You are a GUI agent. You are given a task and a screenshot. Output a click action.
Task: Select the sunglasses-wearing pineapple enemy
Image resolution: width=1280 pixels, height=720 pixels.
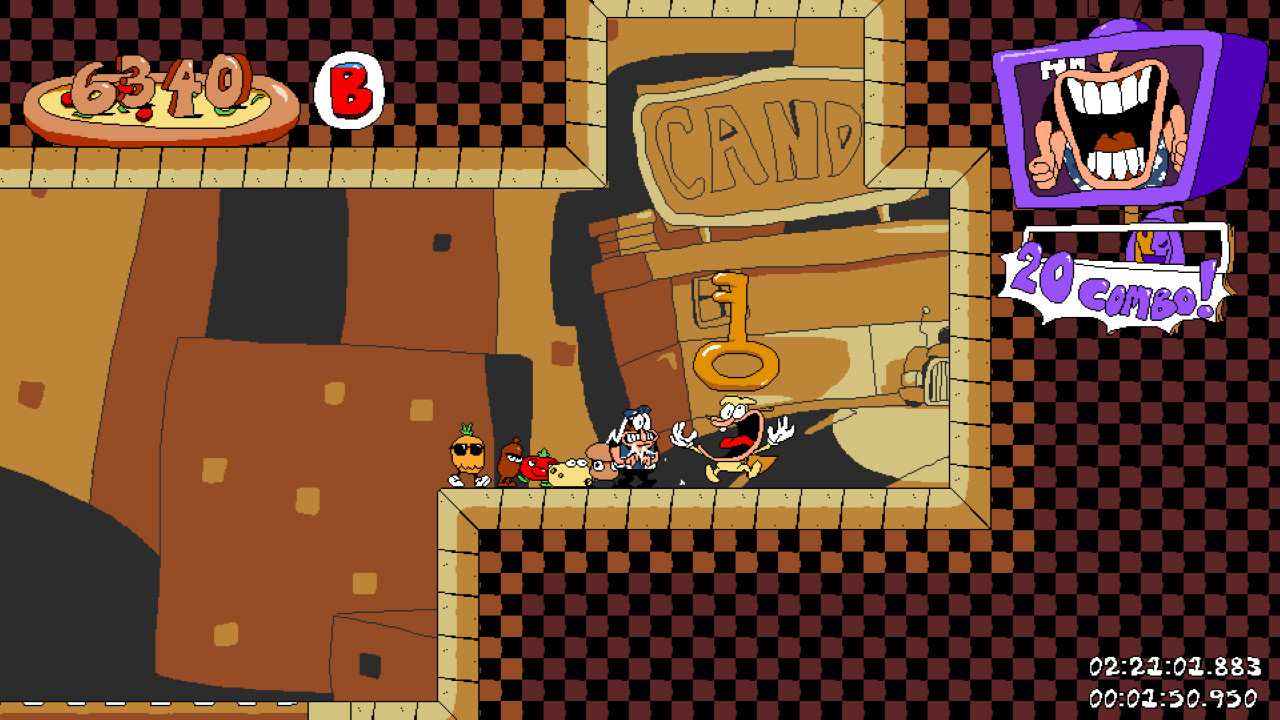465,455
